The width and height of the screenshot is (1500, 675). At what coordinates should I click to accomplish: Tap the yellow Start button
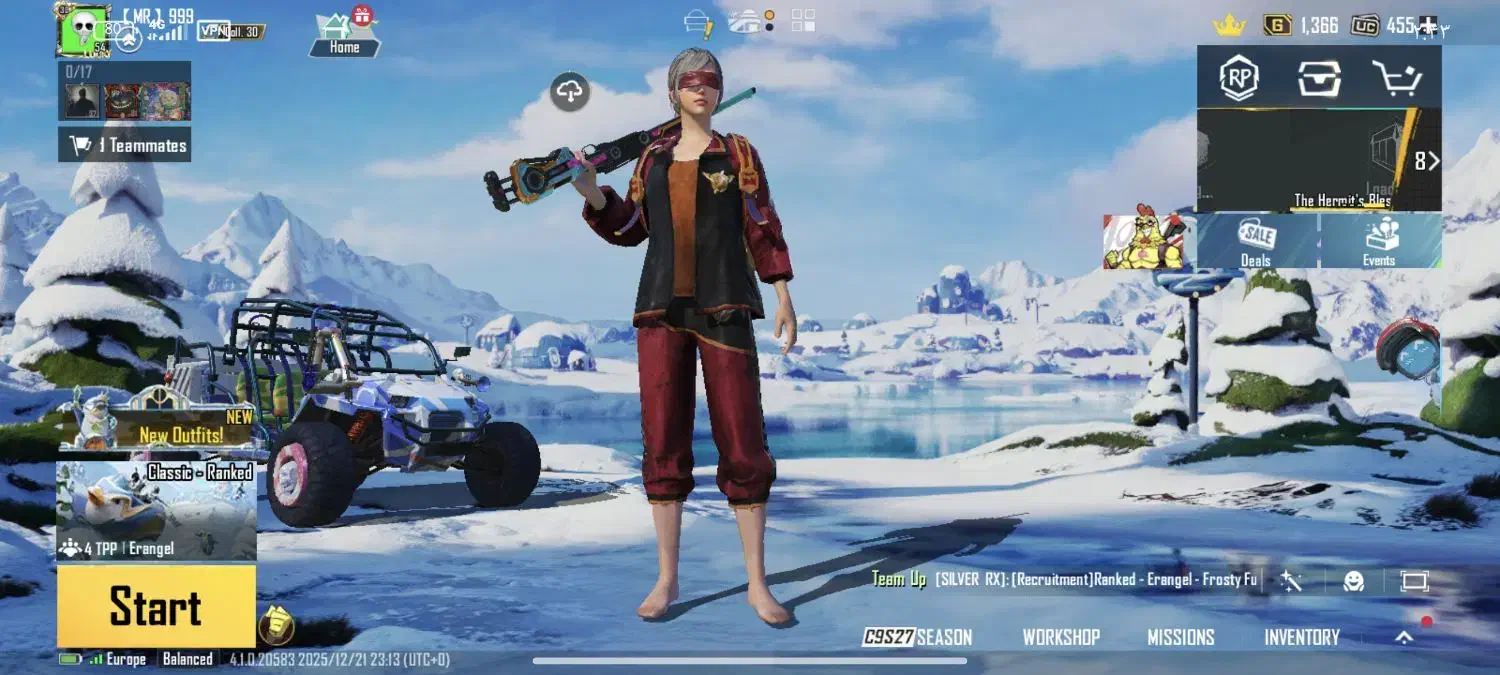156,607
